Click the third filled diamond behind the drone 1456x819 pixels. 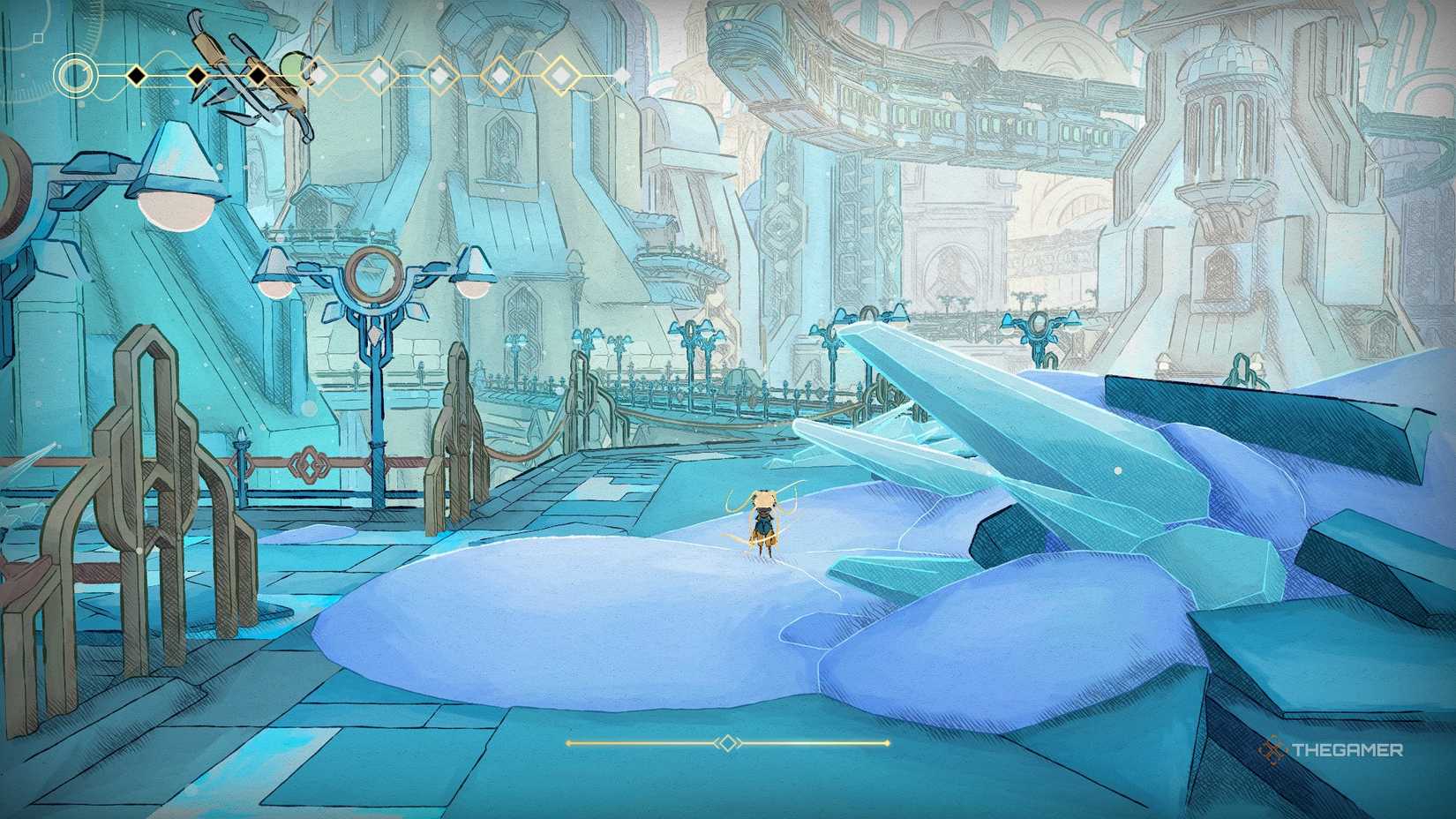pos(259,76)
